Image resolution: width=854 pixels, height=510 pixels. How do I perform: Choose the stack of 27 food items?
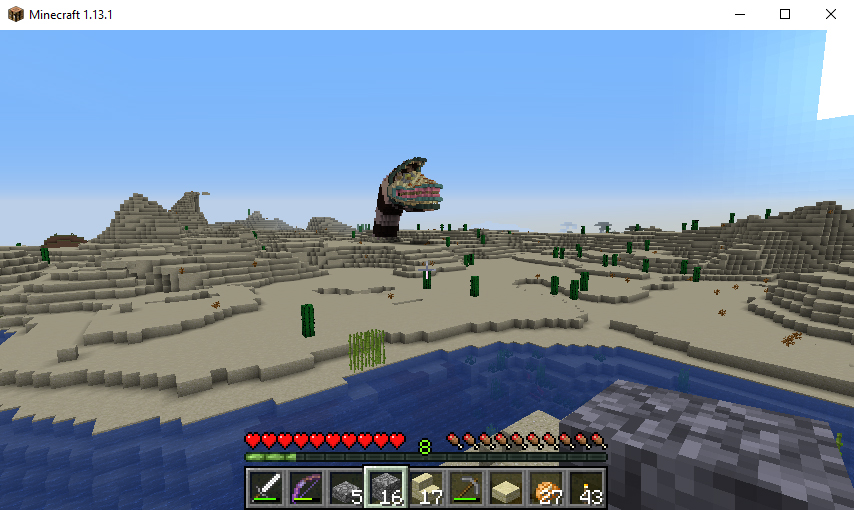click(x=546, y=489)
